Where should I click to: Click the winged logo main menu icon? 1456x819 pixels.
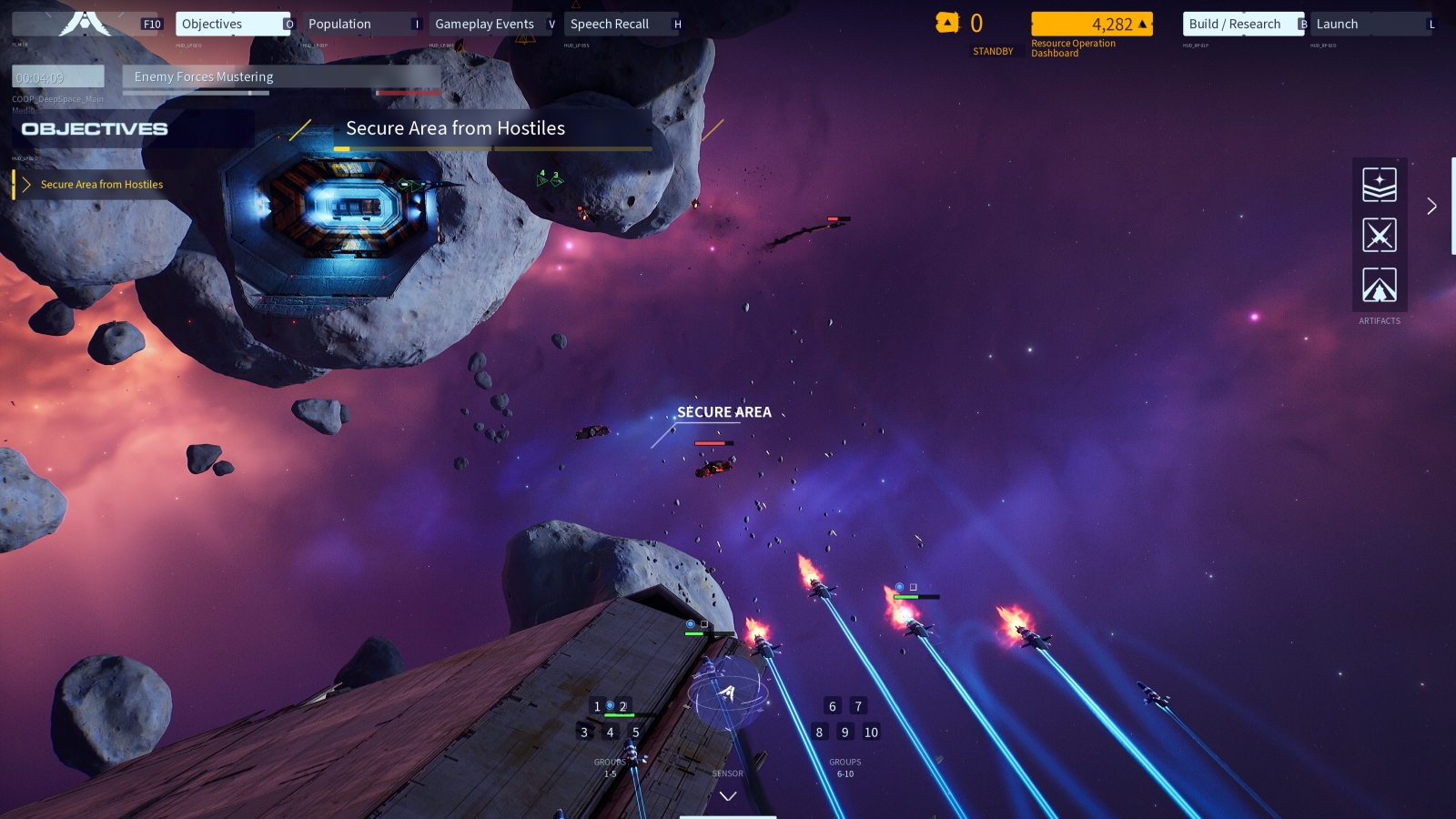[84, 22]
